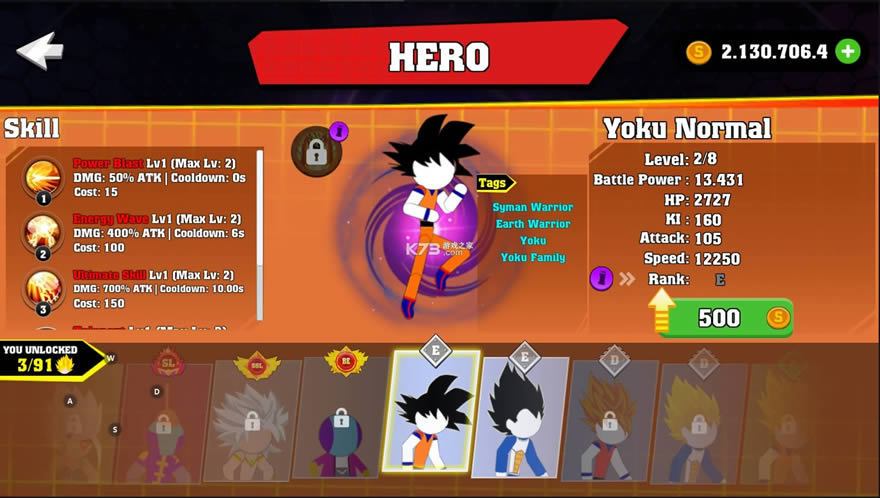This screenshot has height=498, width=880.
Task: Select the locked SL-rank hero card
Action: point(166,420)
